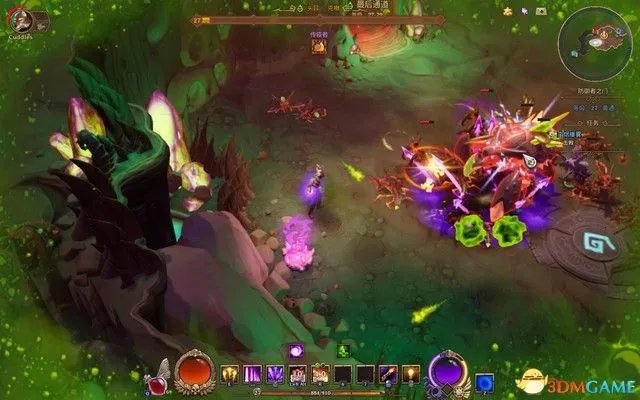Click the green skill icon above the hotbar
The width and height of the screenshot is (640, 400).
pyautogui.click(x=342, y=351)
